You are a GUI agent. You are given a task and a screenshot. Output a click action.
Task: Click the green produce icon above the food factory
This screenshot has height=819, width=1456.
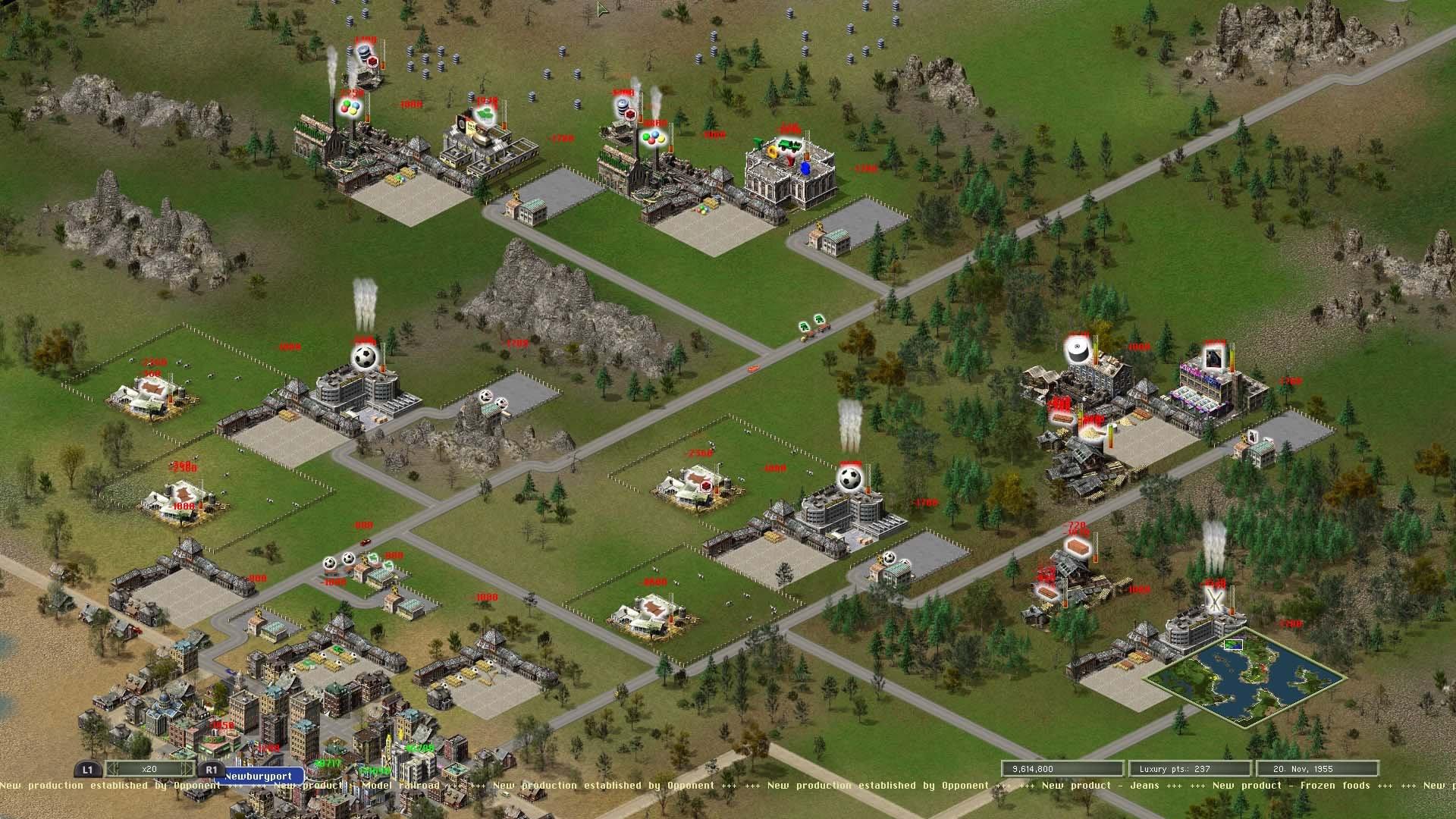[486, 115]
